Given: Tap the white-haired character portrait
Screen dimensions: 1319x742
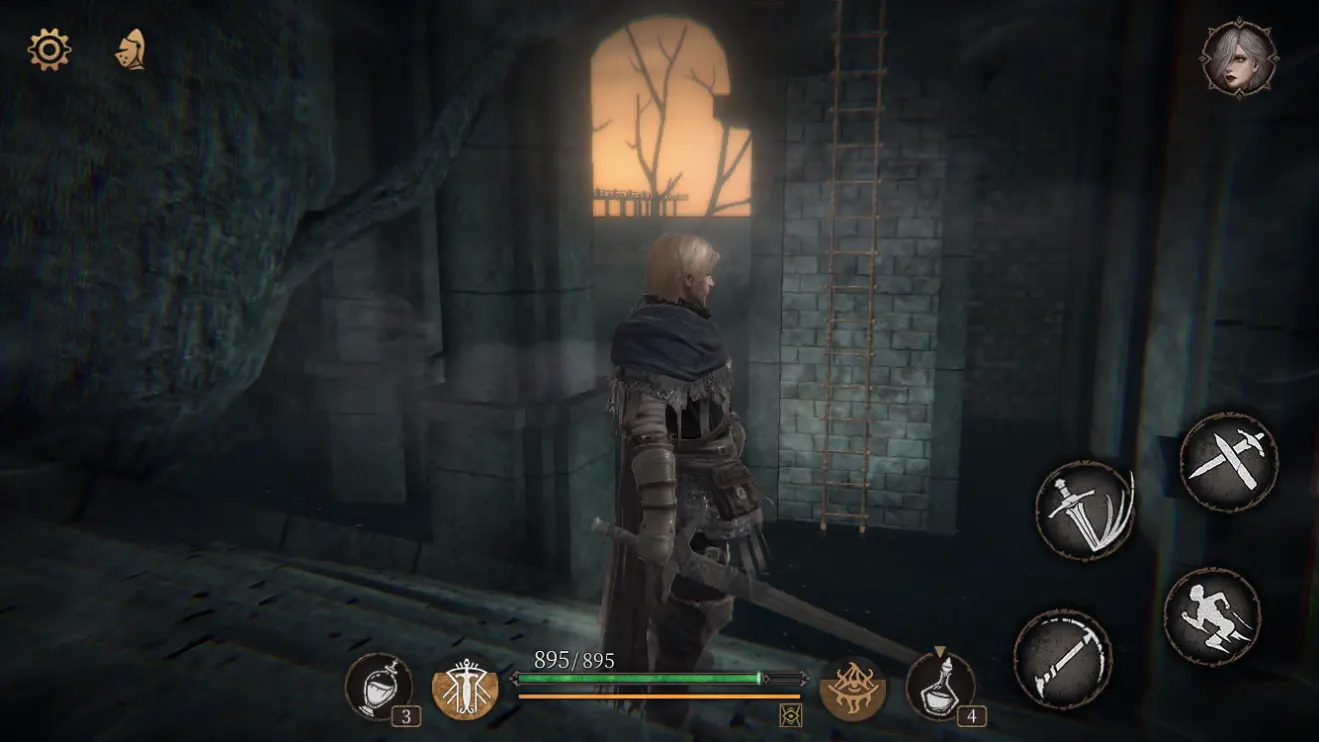Looking at the screenshot, I should [x=1239, y=58].
